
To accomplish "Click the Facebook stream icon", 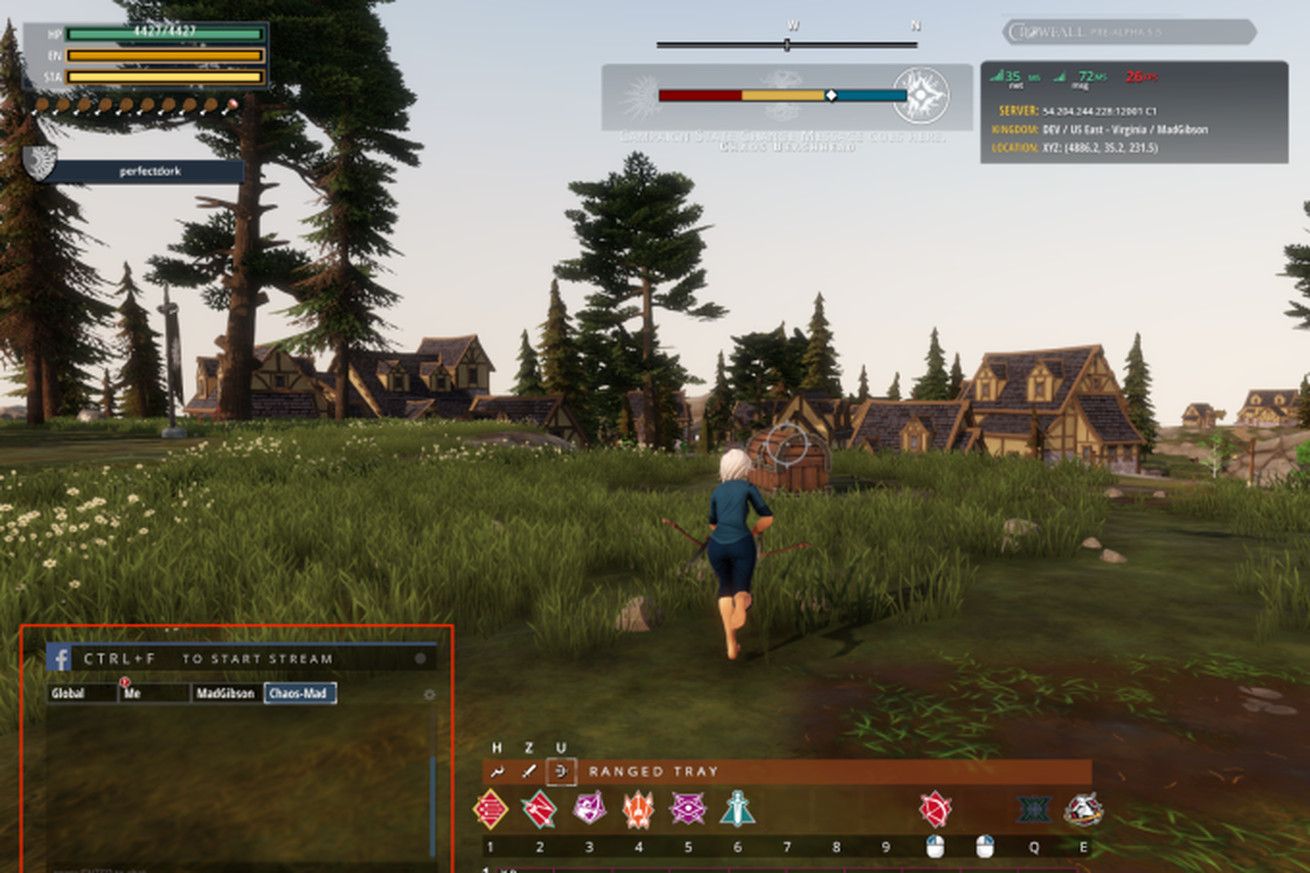I will click(x=59, y=658).
